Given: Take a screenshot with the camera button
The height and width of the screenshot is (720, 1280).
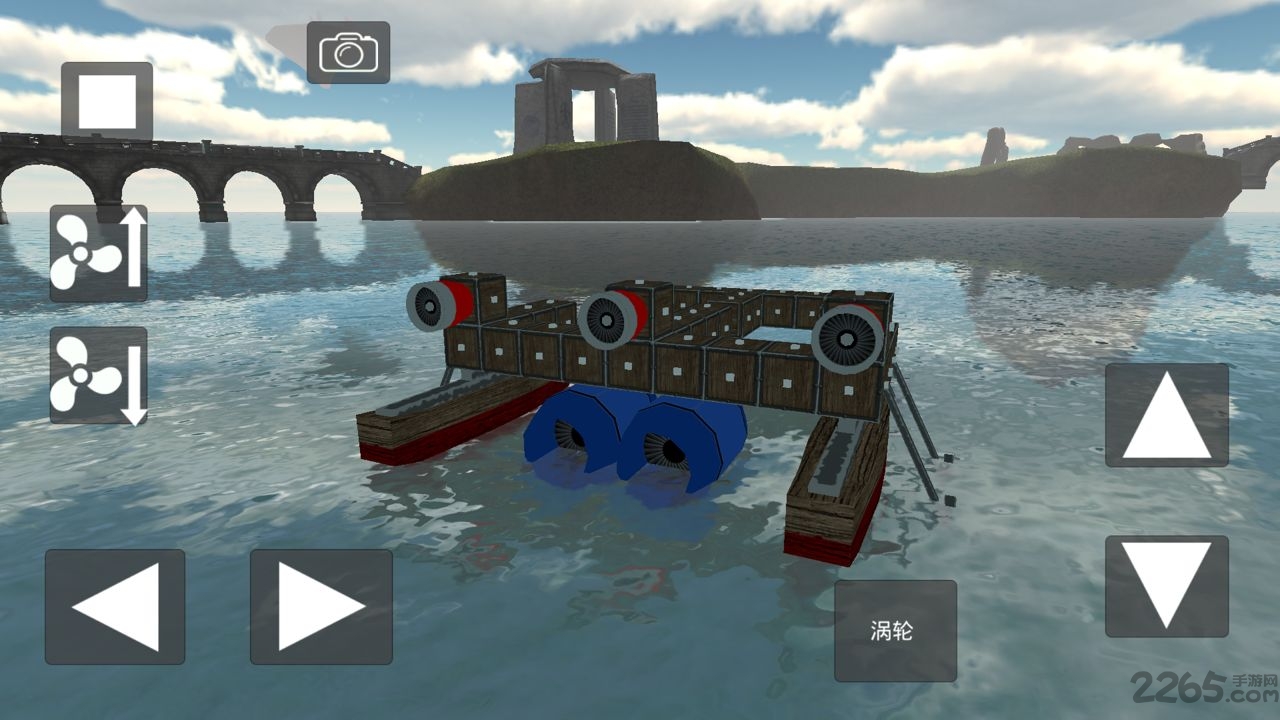Looking at the screenshot, I should (x=348, y=52).
